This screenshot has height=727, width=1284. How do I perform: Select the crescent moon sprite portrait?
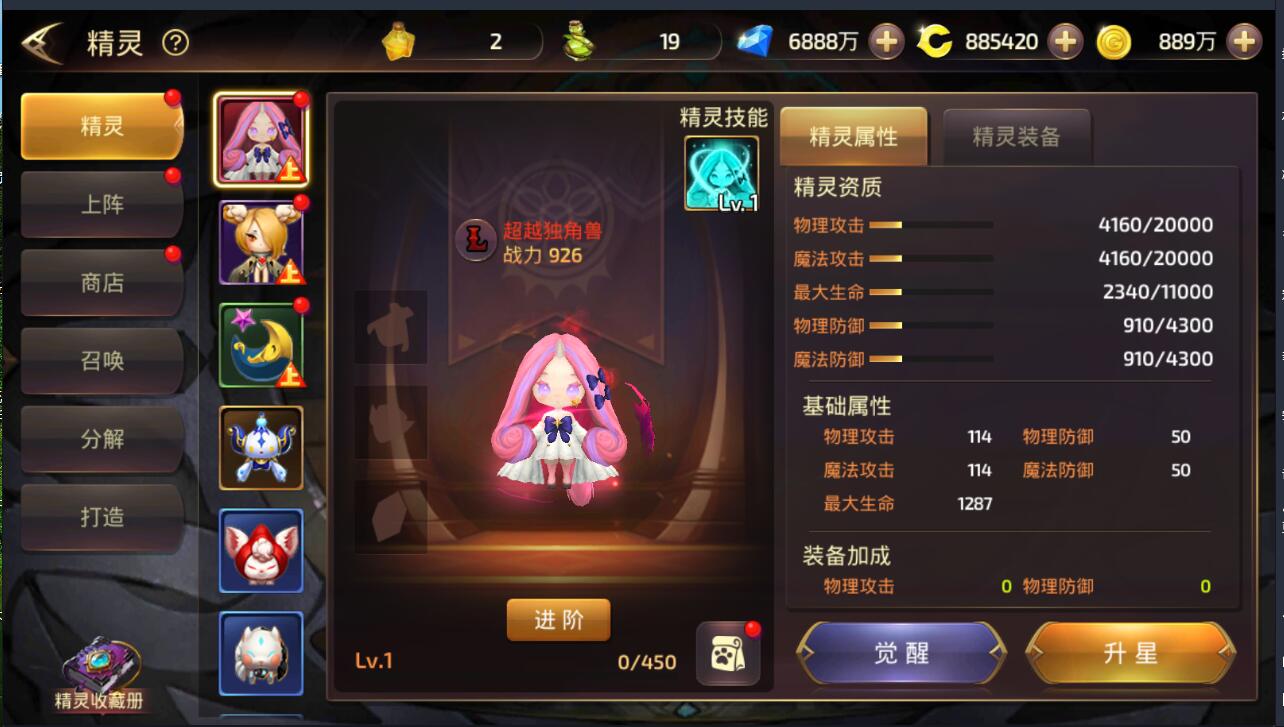[x=261, y=345]
